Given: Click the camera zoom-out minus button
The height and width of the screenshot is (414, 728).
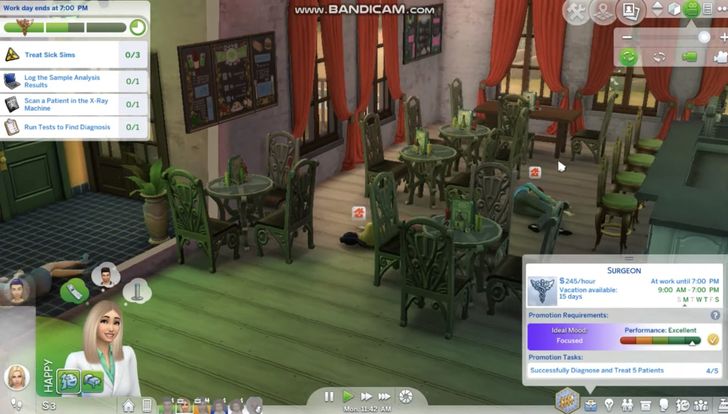Looking at the screenshot, I should 627,36.
